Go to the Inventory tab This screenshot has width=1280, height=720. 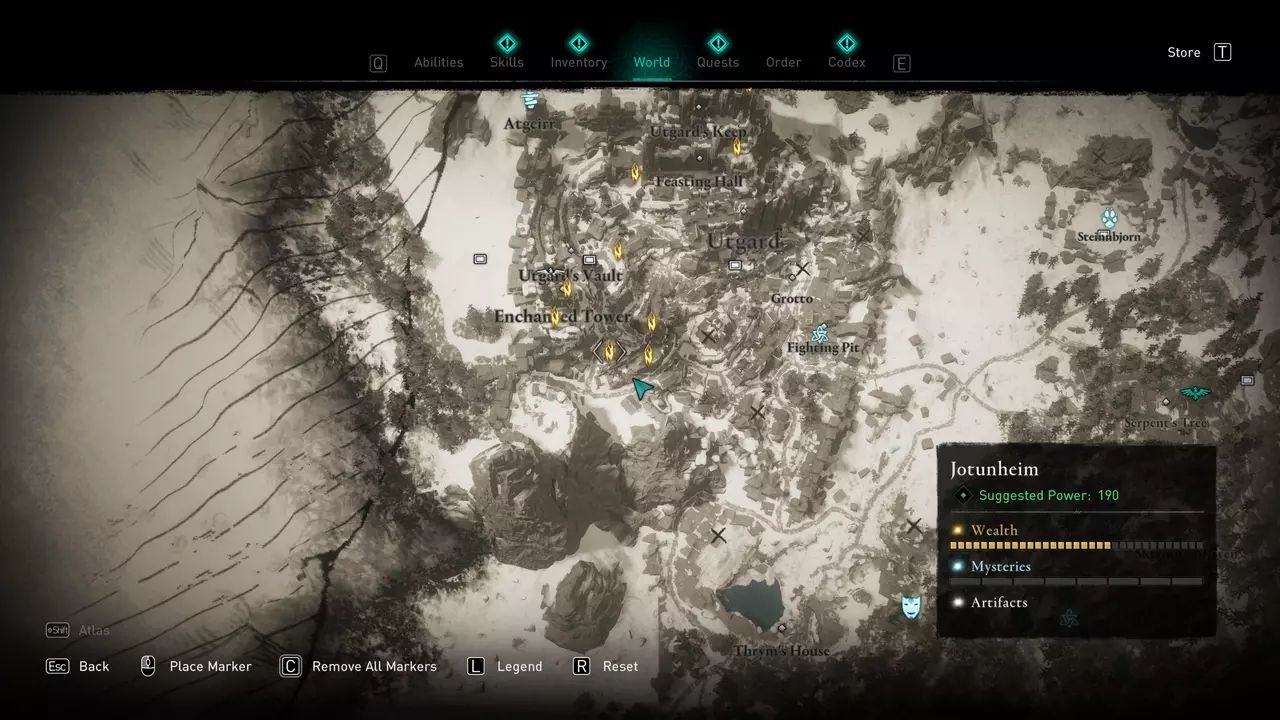tap(578, 62)
